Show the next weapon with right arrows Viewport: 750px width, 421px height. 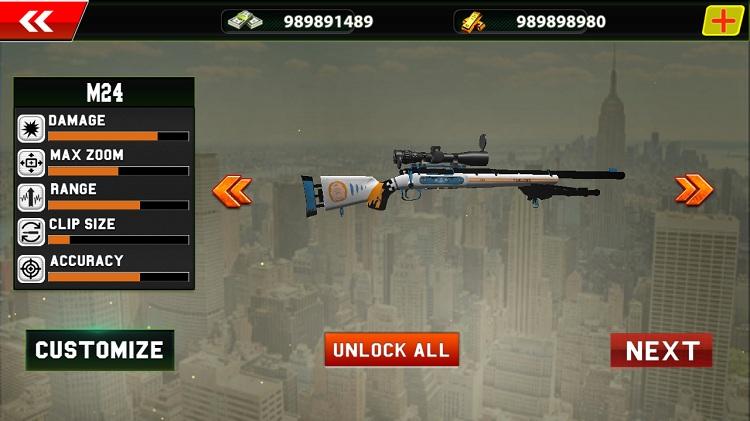tap(693, 189)
